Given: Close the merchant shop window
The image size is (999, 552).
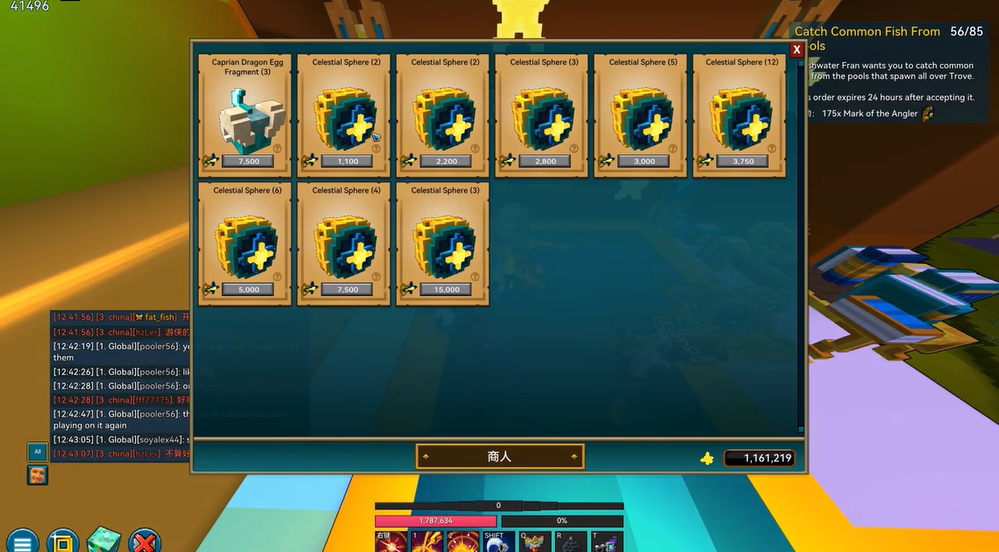Looking at the screenshot, I should click(797, 50).
